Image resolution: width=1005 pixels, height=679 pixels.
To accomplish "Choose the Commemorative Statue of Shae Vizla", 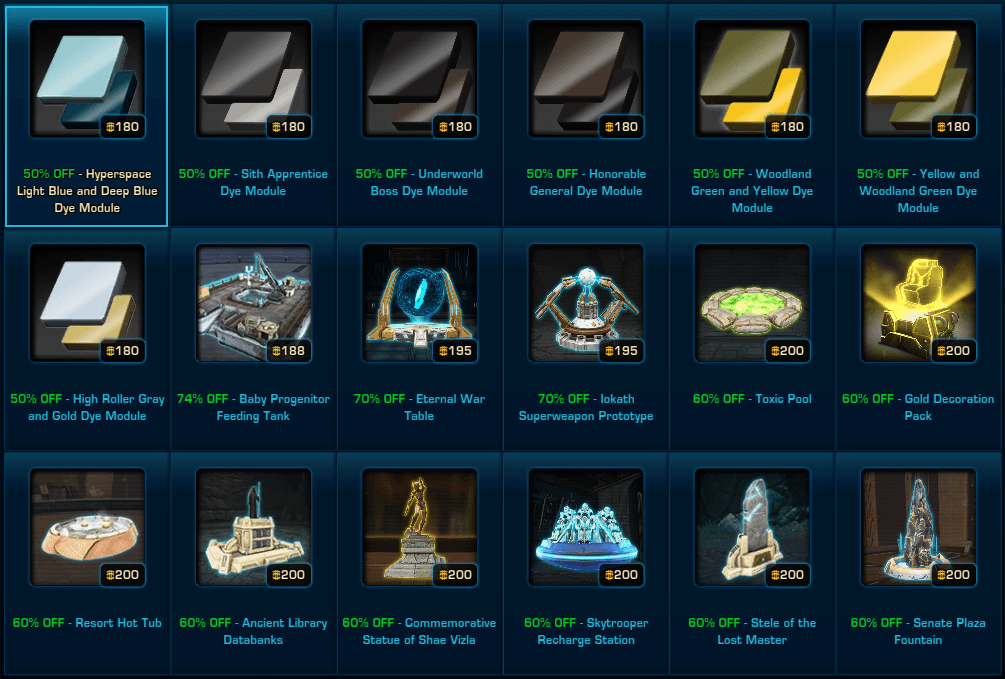I will pyautogui.click(x=419, y=528).
